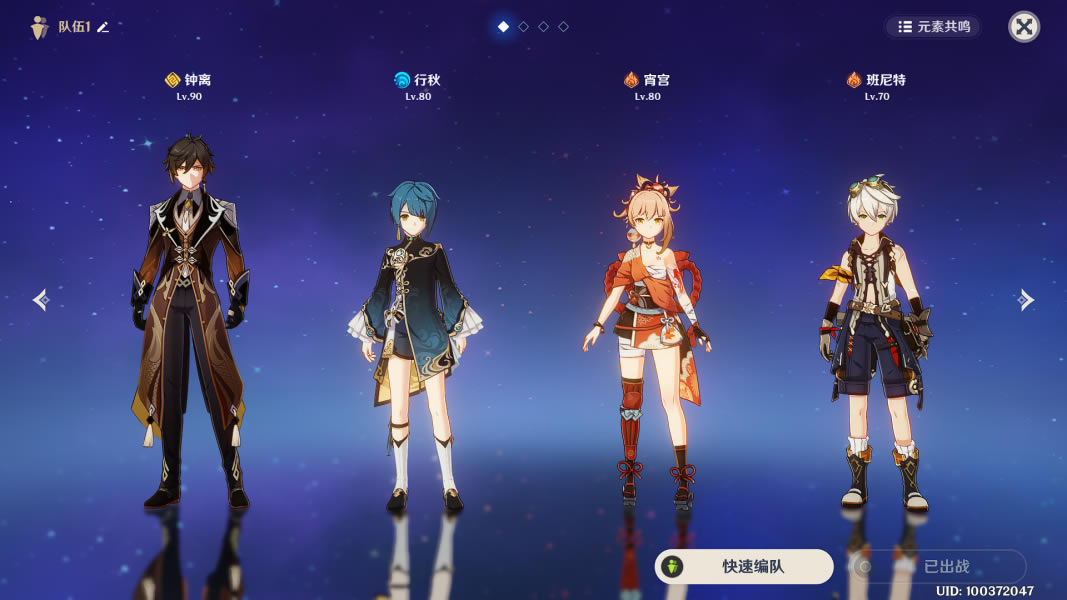Screen dimensions: 1067x600
Task: Jump to the fourth team page dot
Action: (563, 27)
